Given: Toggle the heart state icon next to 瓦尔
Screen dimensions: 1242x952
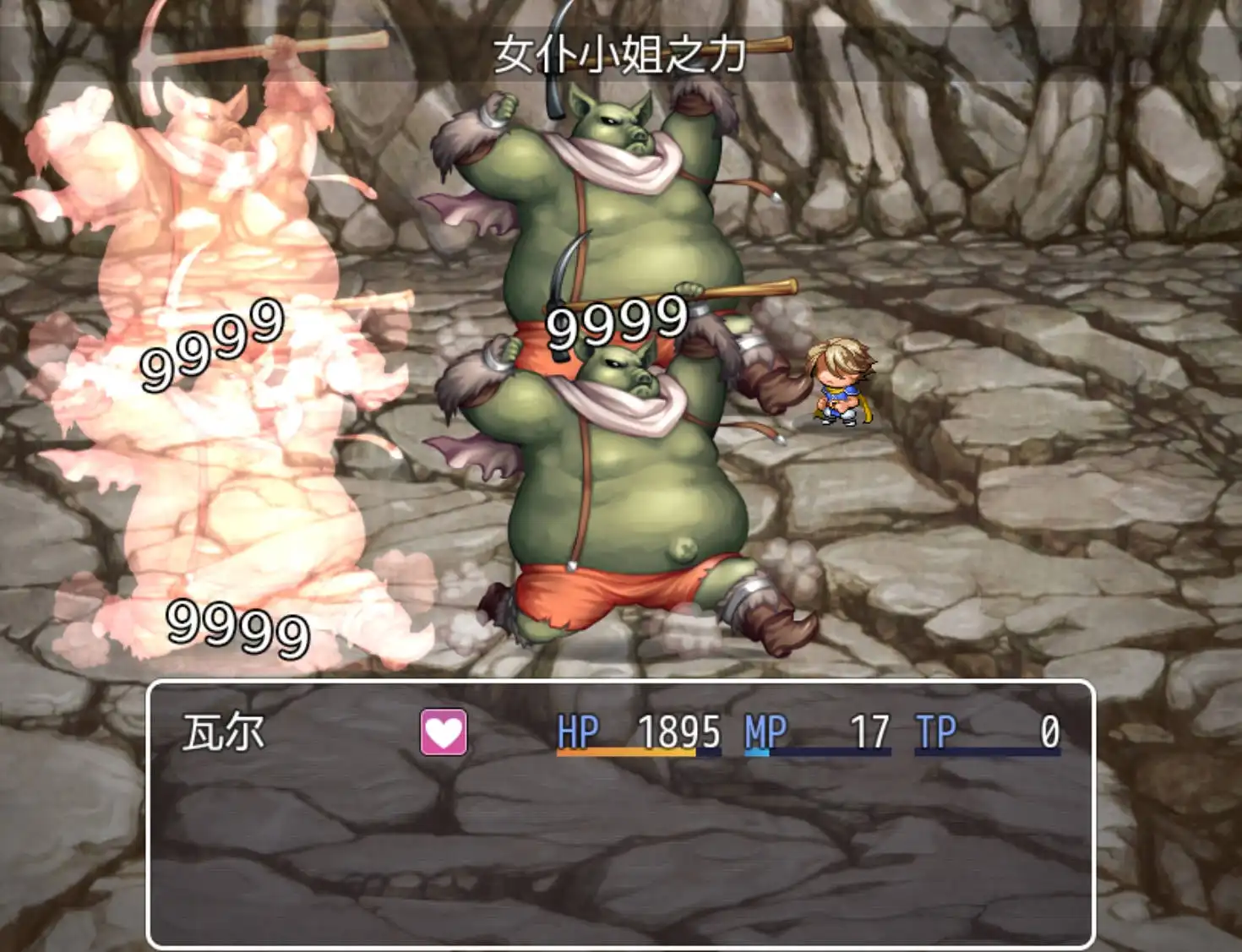Looking at the screenshot, I should click(x=445, y=732).
